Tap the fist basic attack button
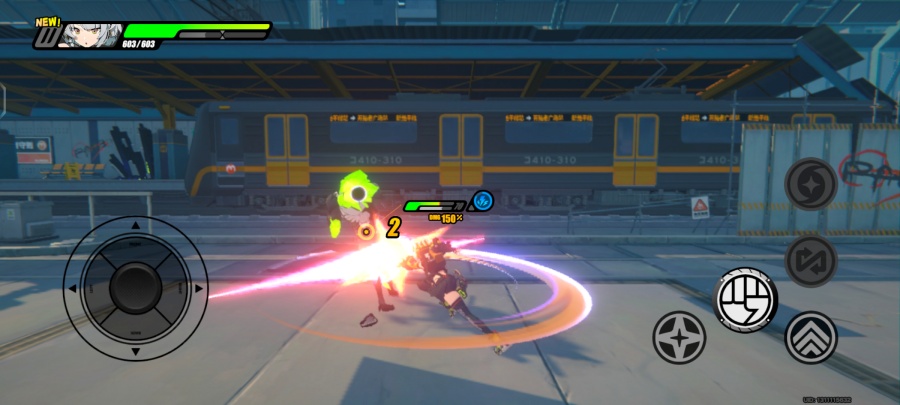 click(747, 298)
